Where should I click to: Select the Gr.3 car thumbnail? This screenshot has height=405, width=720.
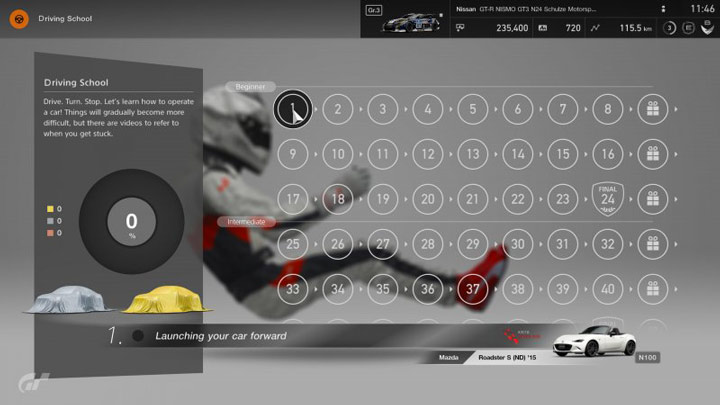pos(412,20)
